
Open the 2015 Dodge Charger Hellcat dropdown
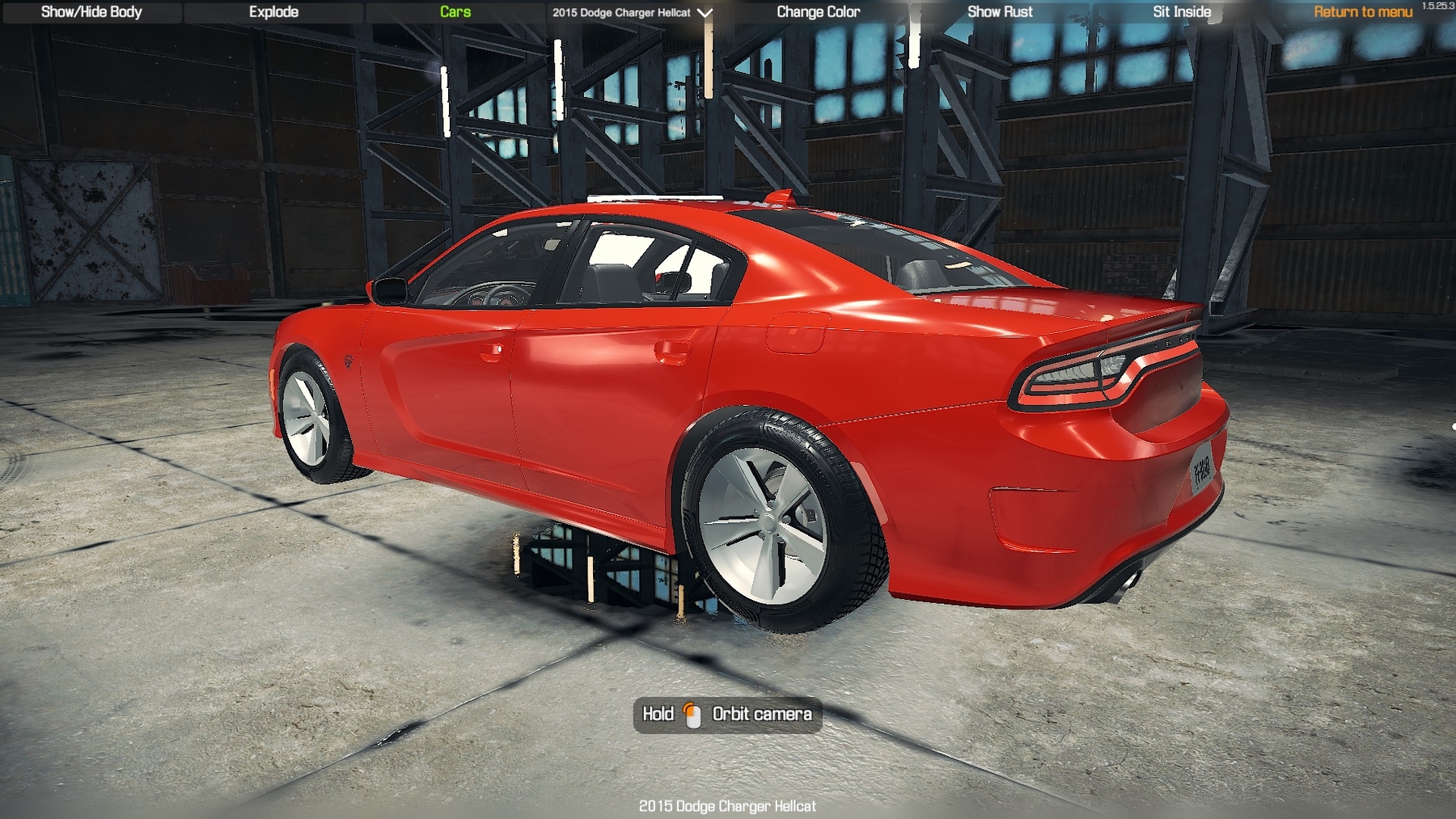632,13
